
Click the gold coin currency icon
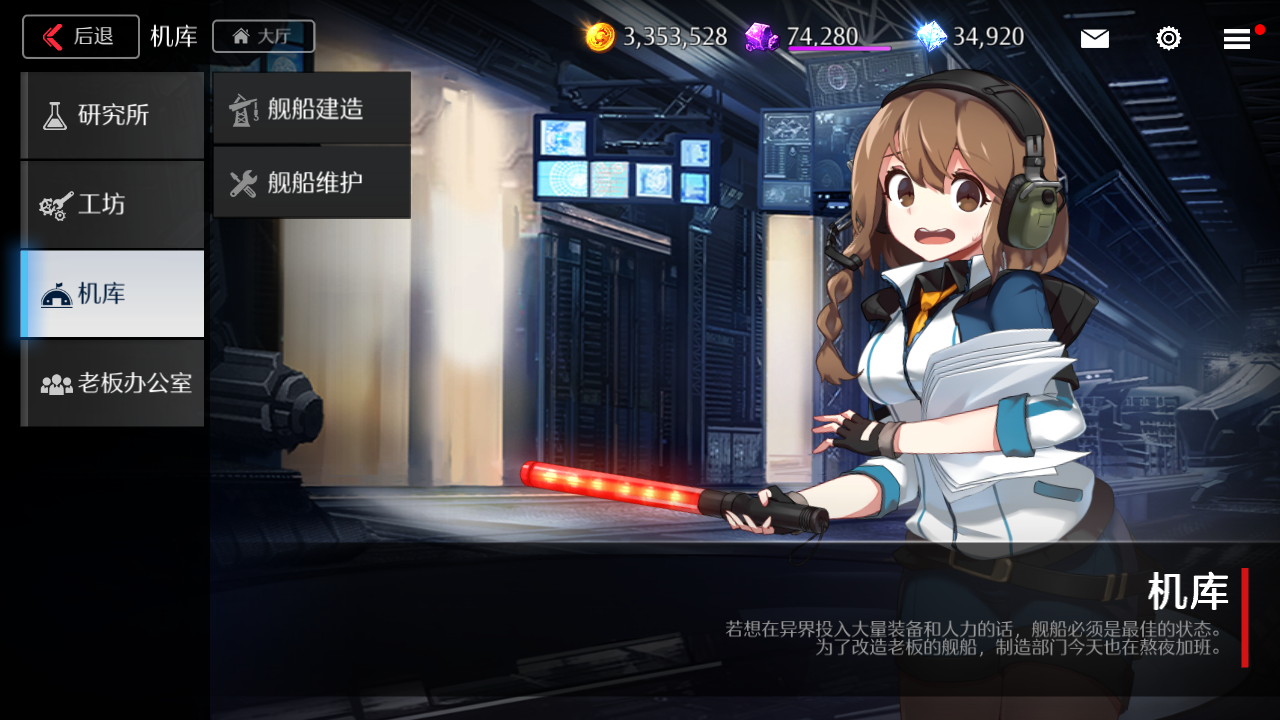(600, 37)
